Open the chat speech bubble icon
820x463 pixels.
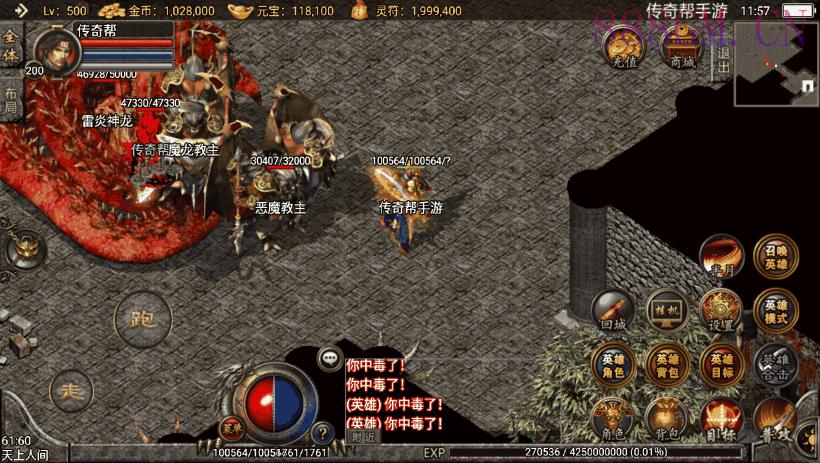click(329, 357)
